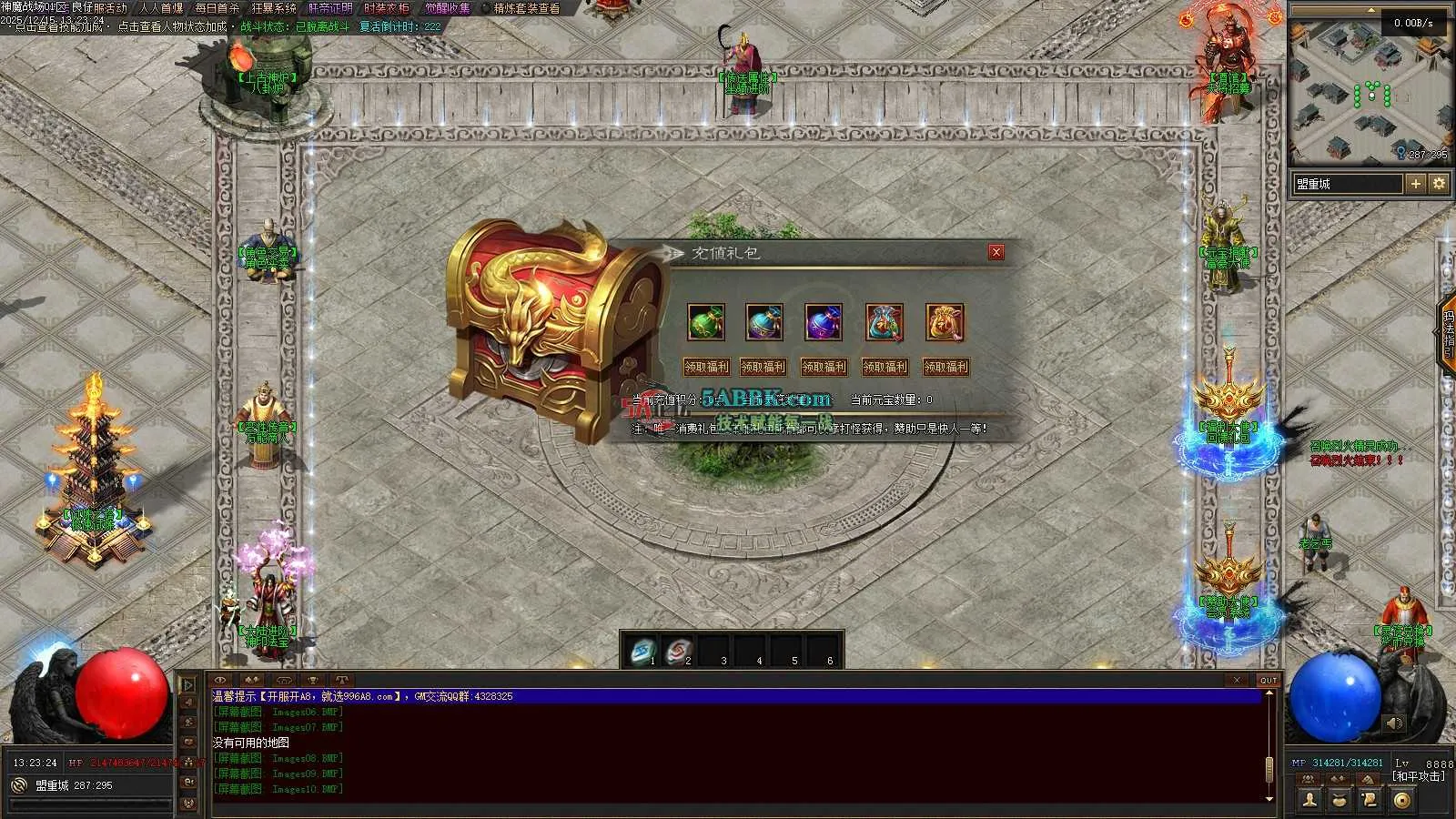The height and width of the screenshot is (819, 1456).
Task: Toggle sound with the speaker icon
Action: [x=1394, y=723]
